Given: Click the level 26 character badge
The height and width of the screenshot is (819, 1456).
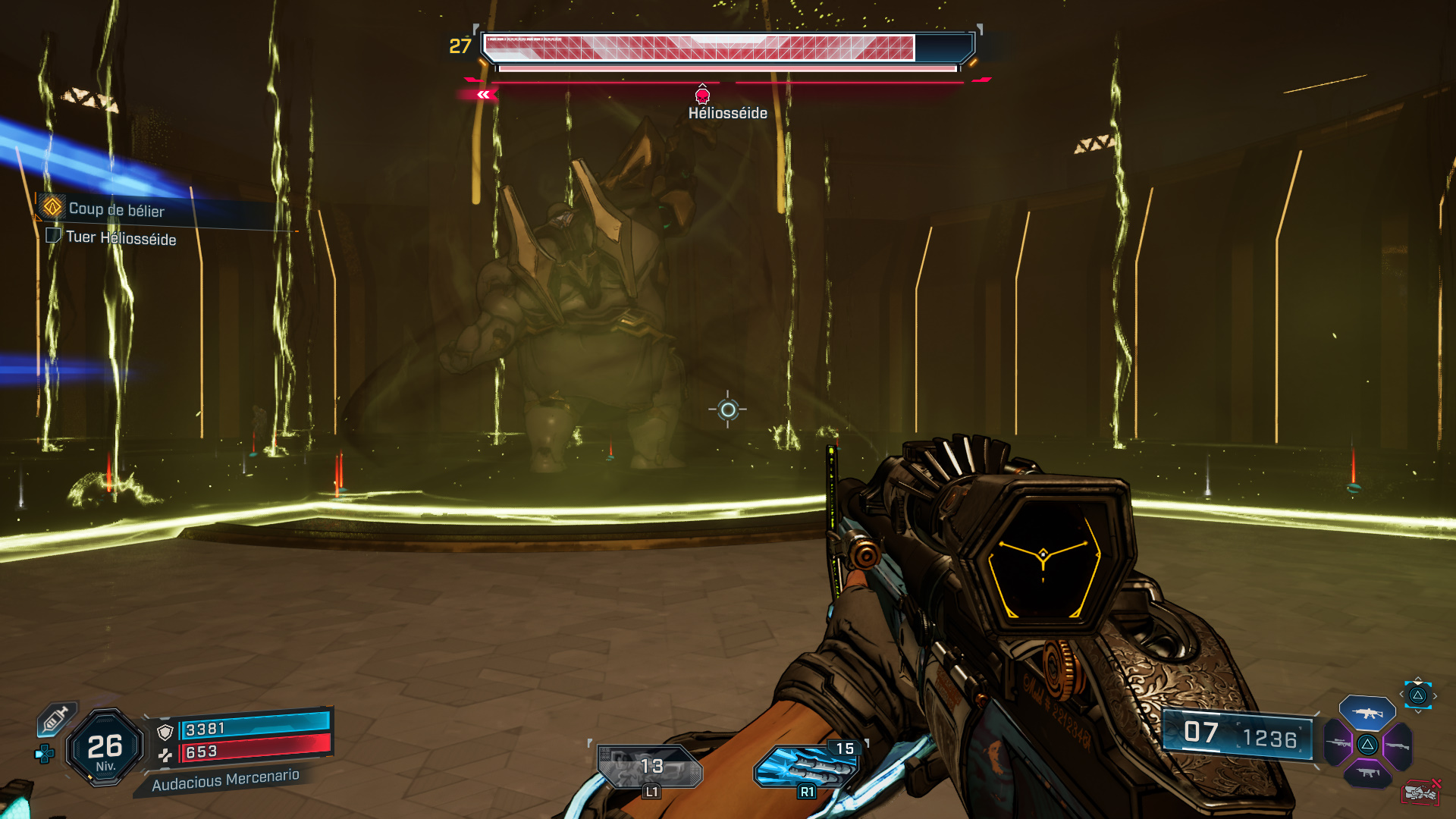Looking at the screenshot, I should 105,748.
